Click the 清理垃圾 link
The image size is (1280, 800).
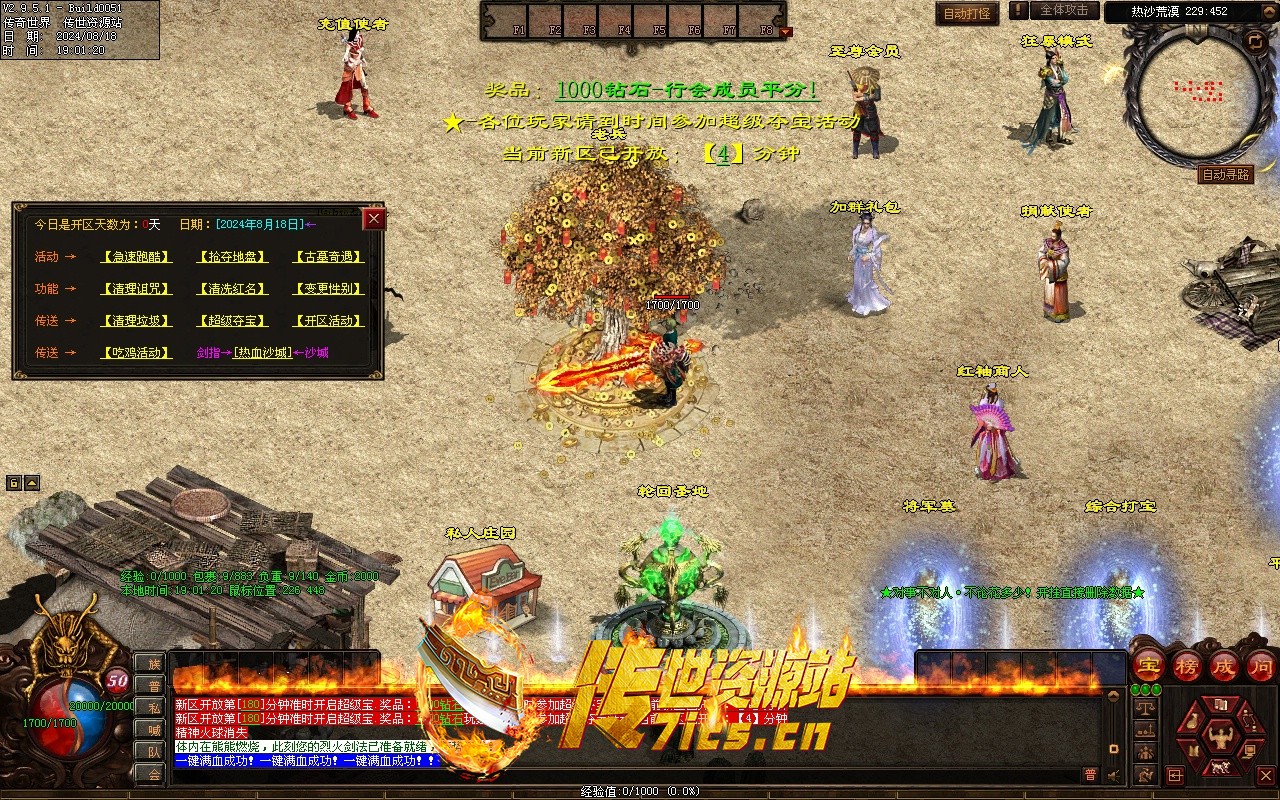[136, 321]
